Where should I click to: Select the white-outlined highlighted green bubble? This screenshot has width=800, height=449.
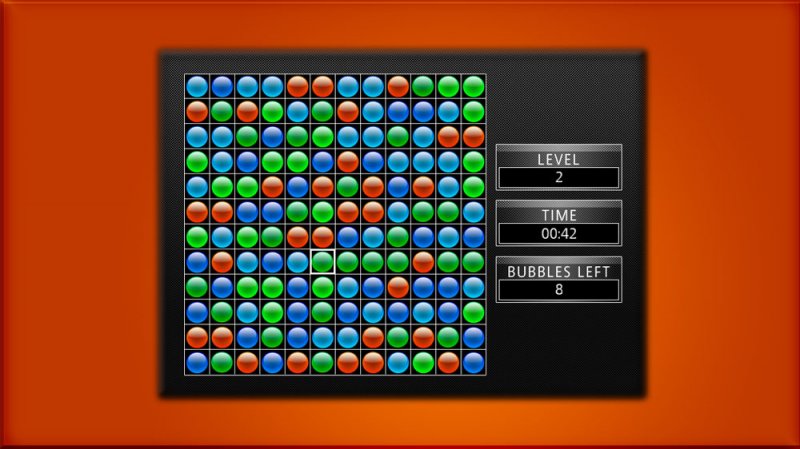coord(322,262)
